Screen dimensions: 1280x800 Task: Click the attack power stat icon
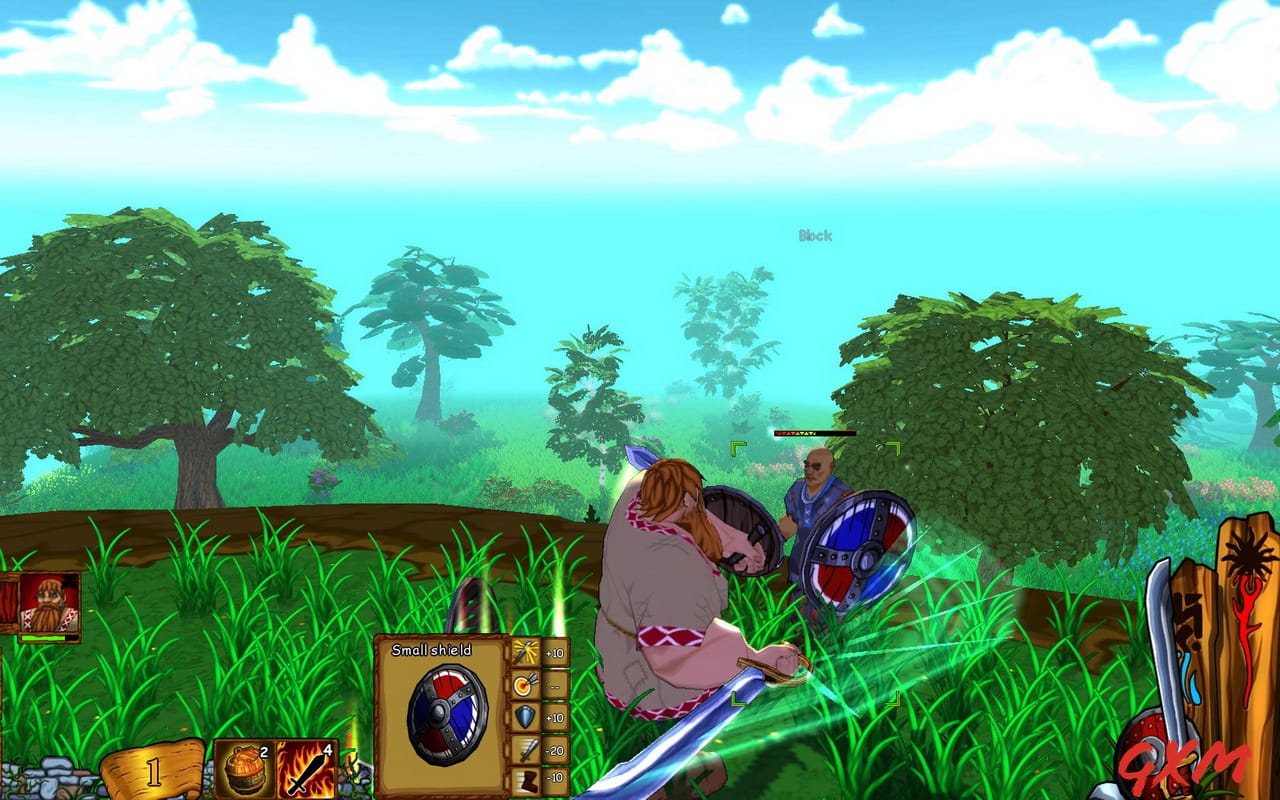pos(526,651)
